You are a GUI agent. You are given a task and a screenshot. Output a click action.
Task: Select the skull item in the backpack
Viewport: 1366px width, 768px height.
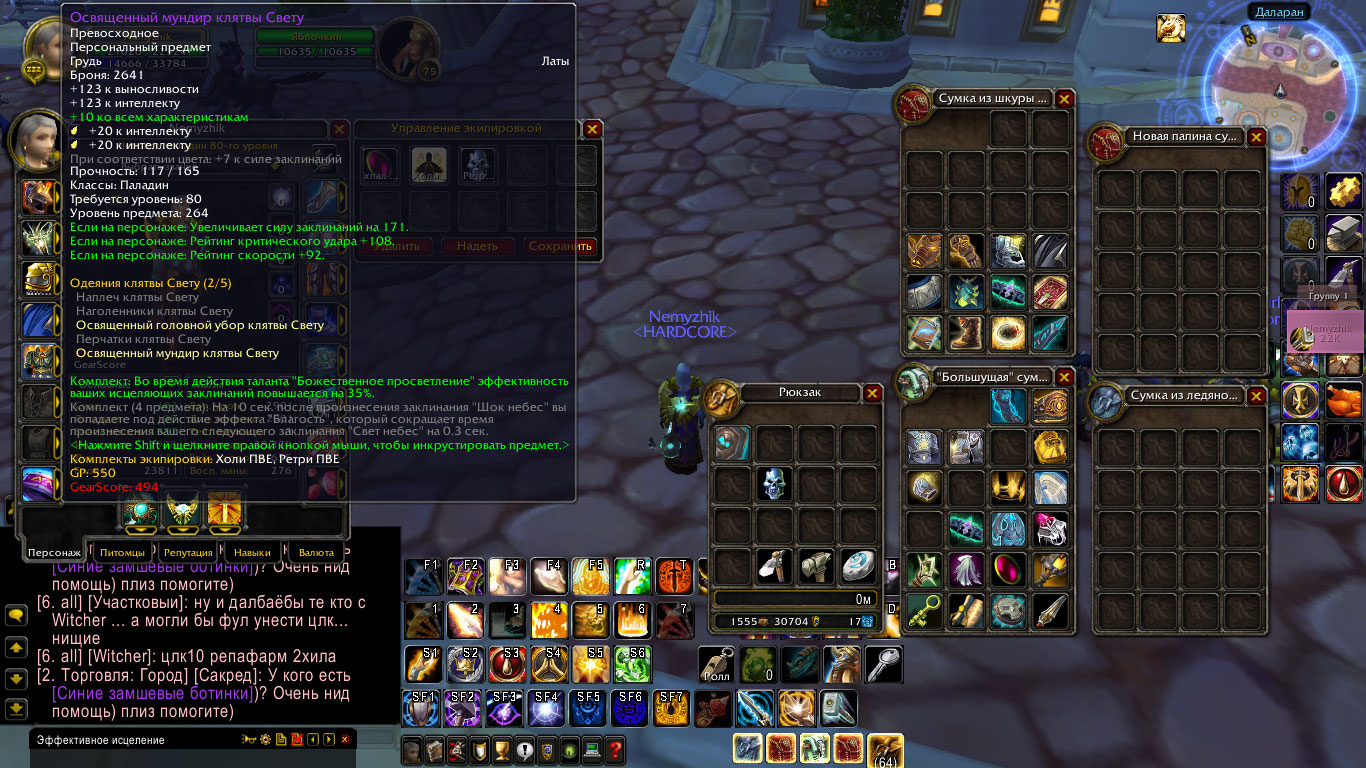pos(775,484)
